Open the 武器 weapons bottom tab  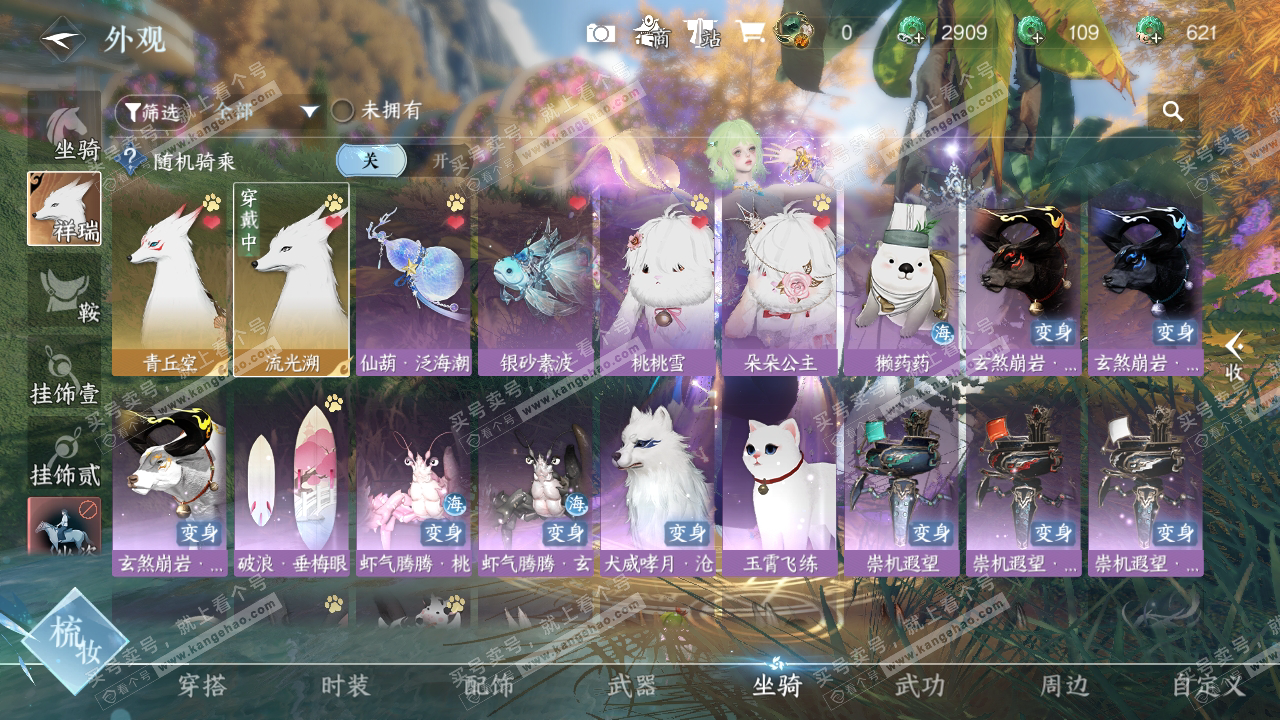pos(632,686)
